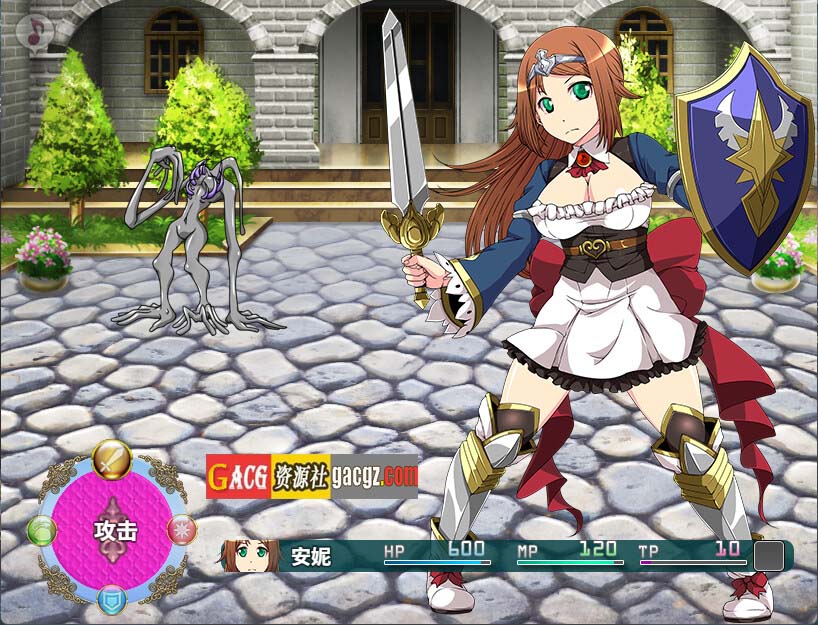
Task: Choose the green command orb
Action: point(42,530)
